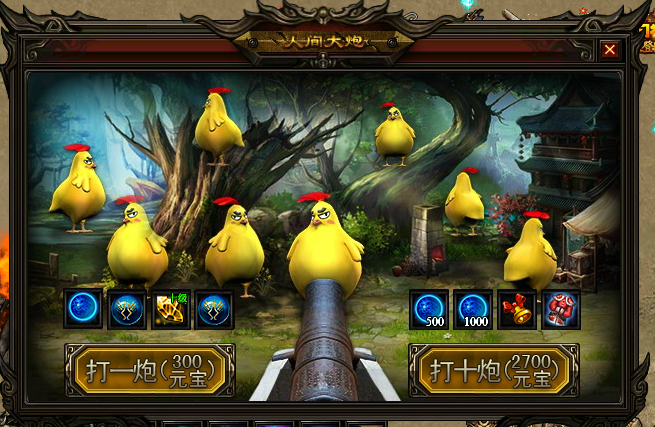Inspect the red costume reward icon
This screenshot has width=655, height=427.
coord(560,309)
